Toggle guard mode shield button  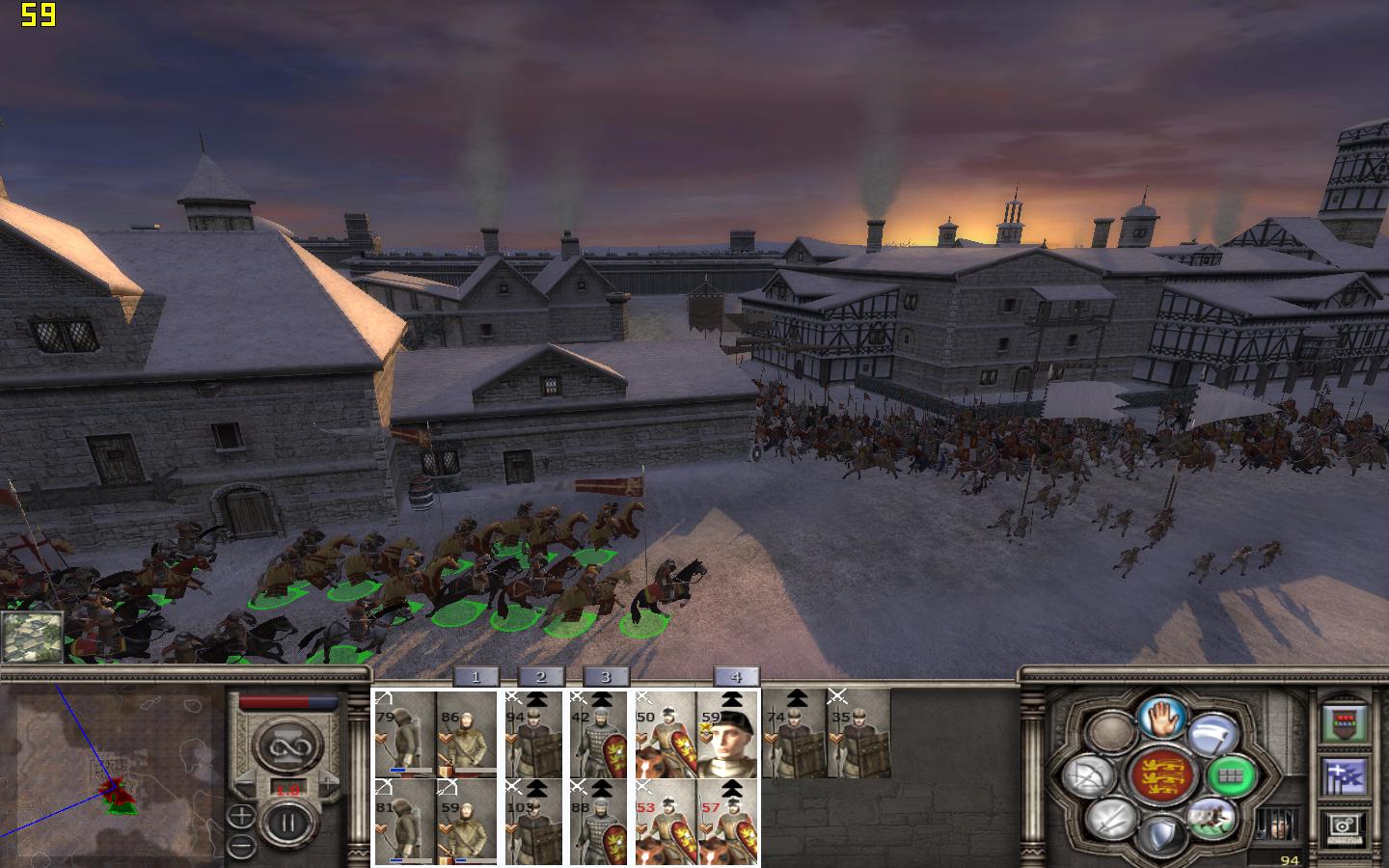(x=1160, y=834)
